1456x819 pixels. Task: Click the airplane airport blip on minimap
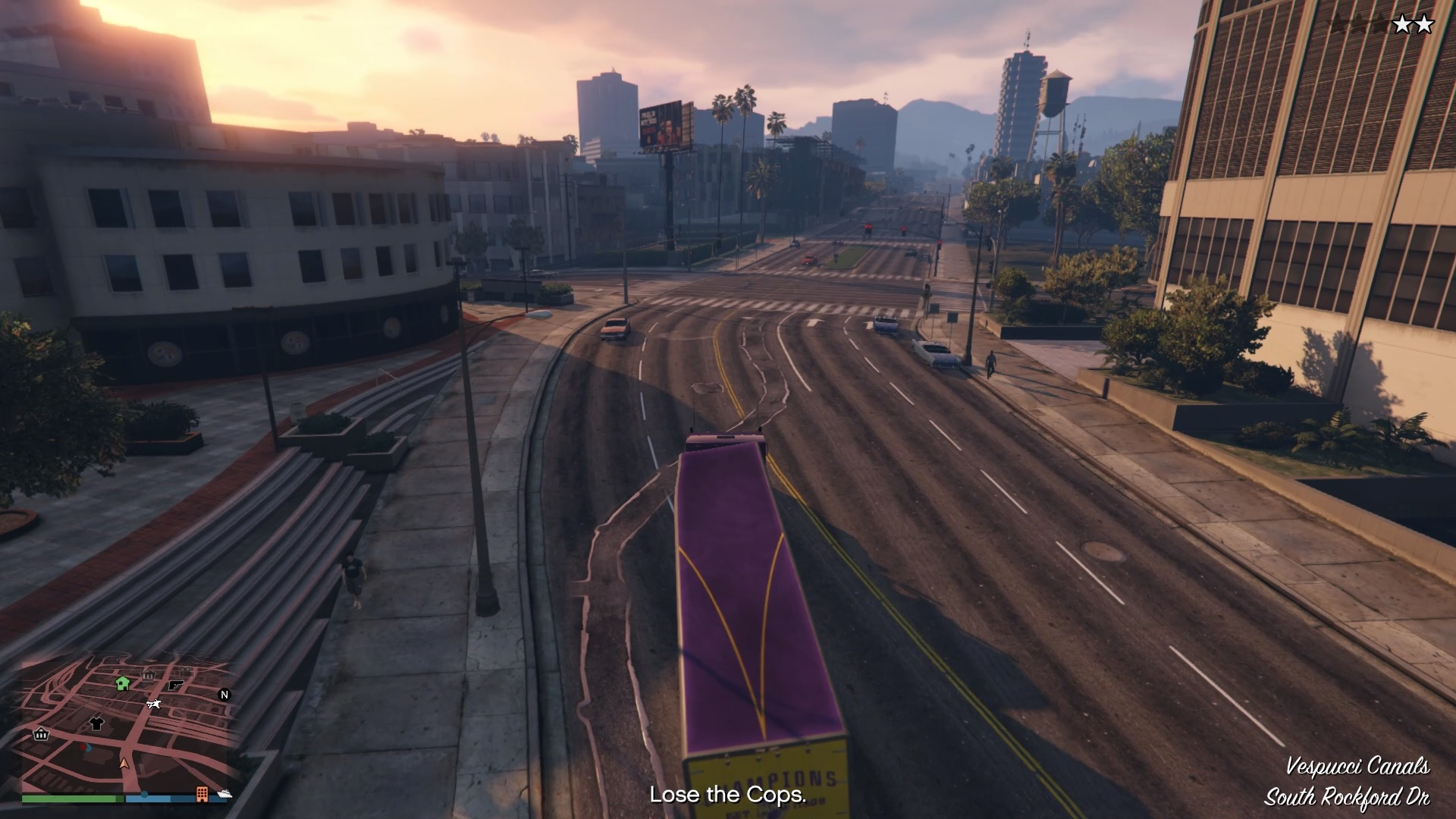[153, 704]
